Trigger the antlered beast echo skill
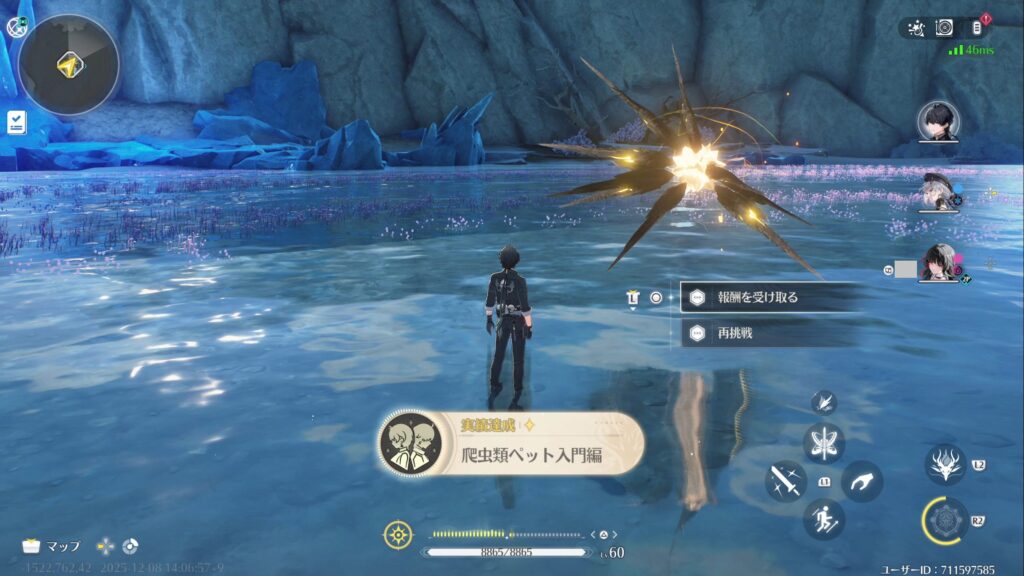 (x=945, y=465)
